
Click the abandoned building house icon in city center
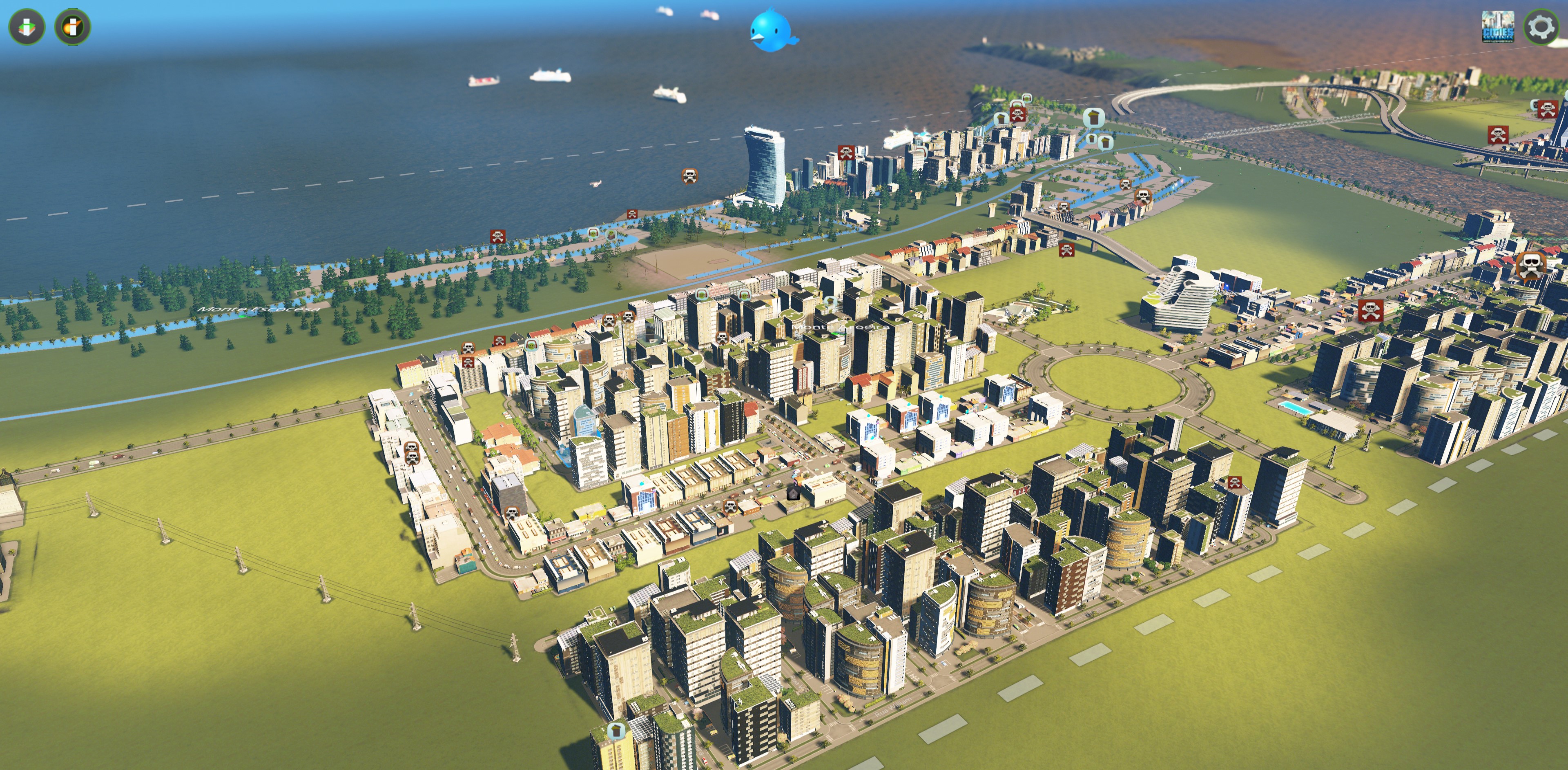tap(794, 494)
